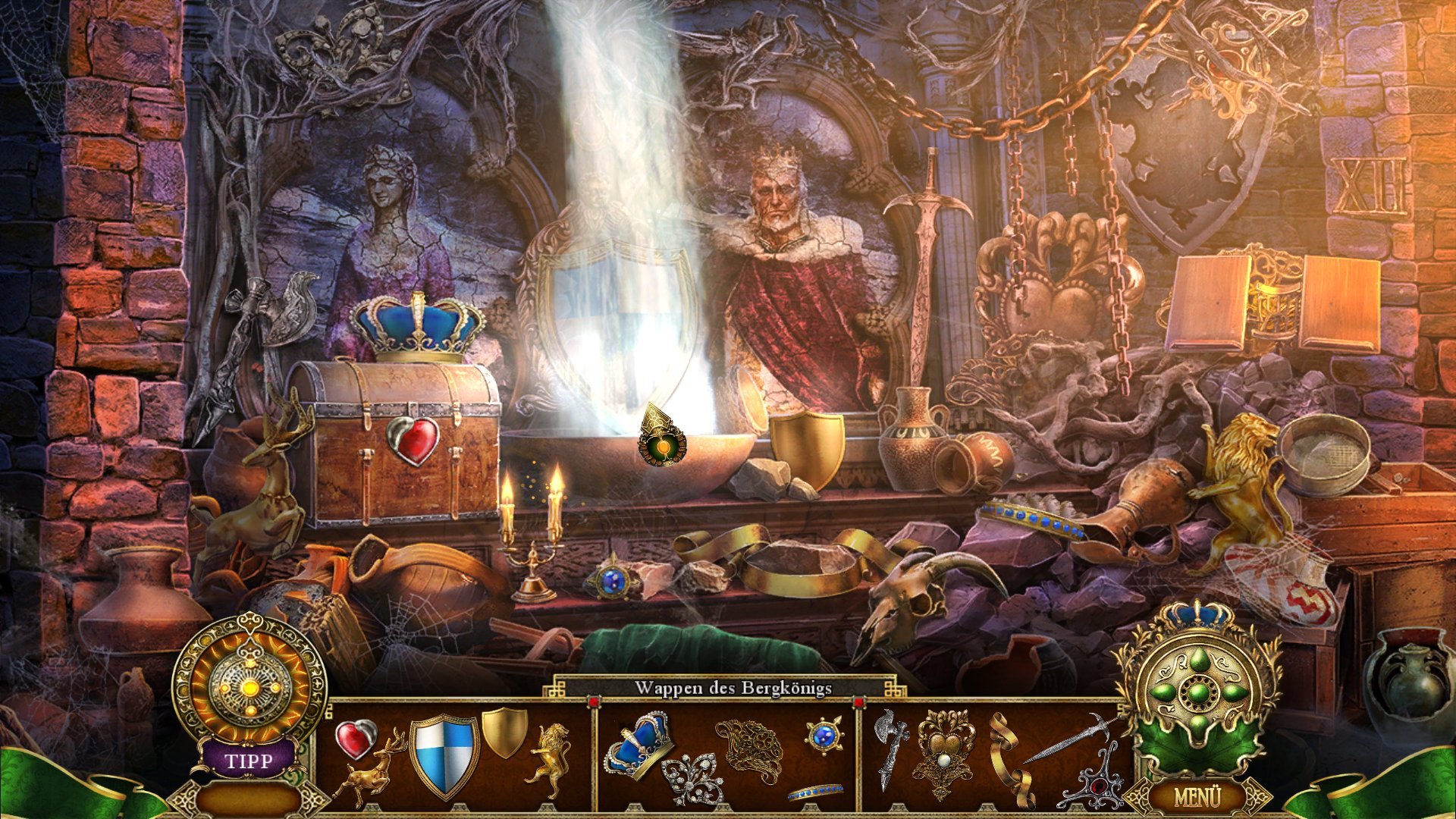This screenshot has height=819, width=1456.
Task: Select the golden lion in the item bar
Action: (x=551, y=758)
